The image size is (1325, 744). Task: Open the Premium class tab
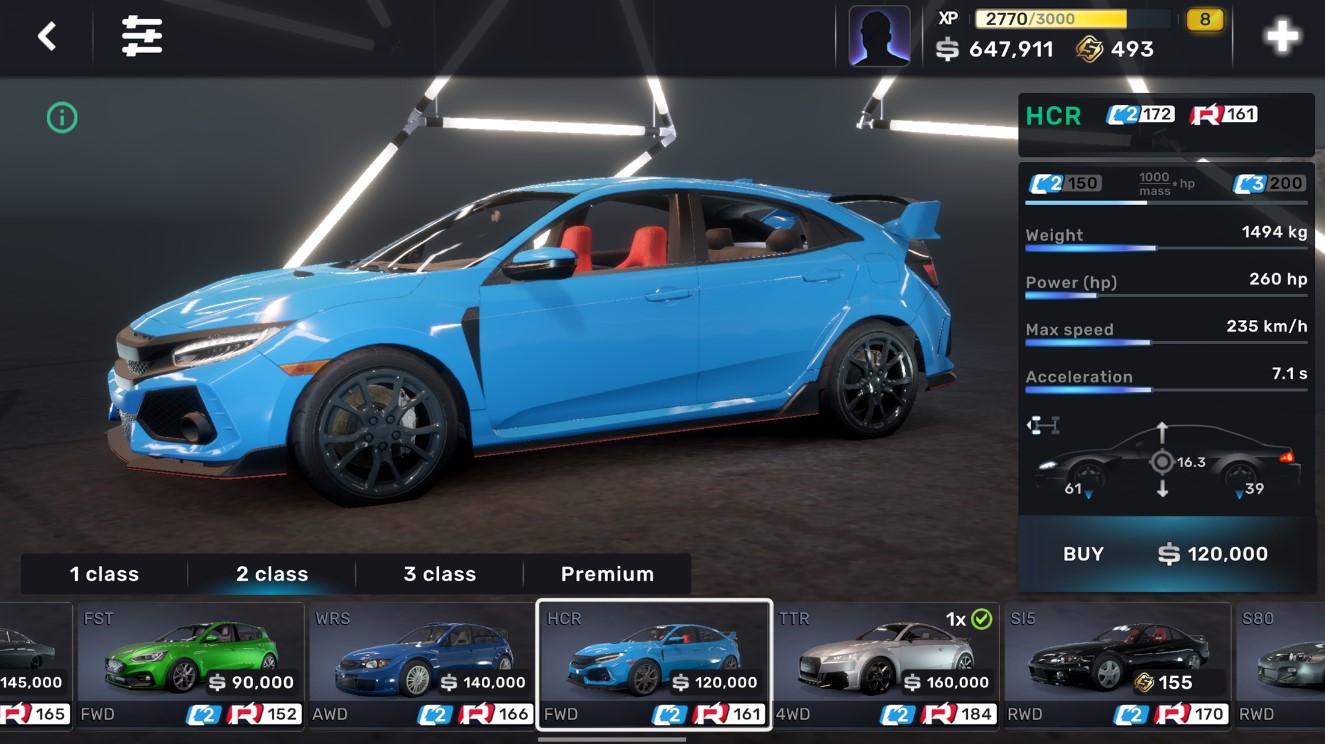click(x=608, y=574)
